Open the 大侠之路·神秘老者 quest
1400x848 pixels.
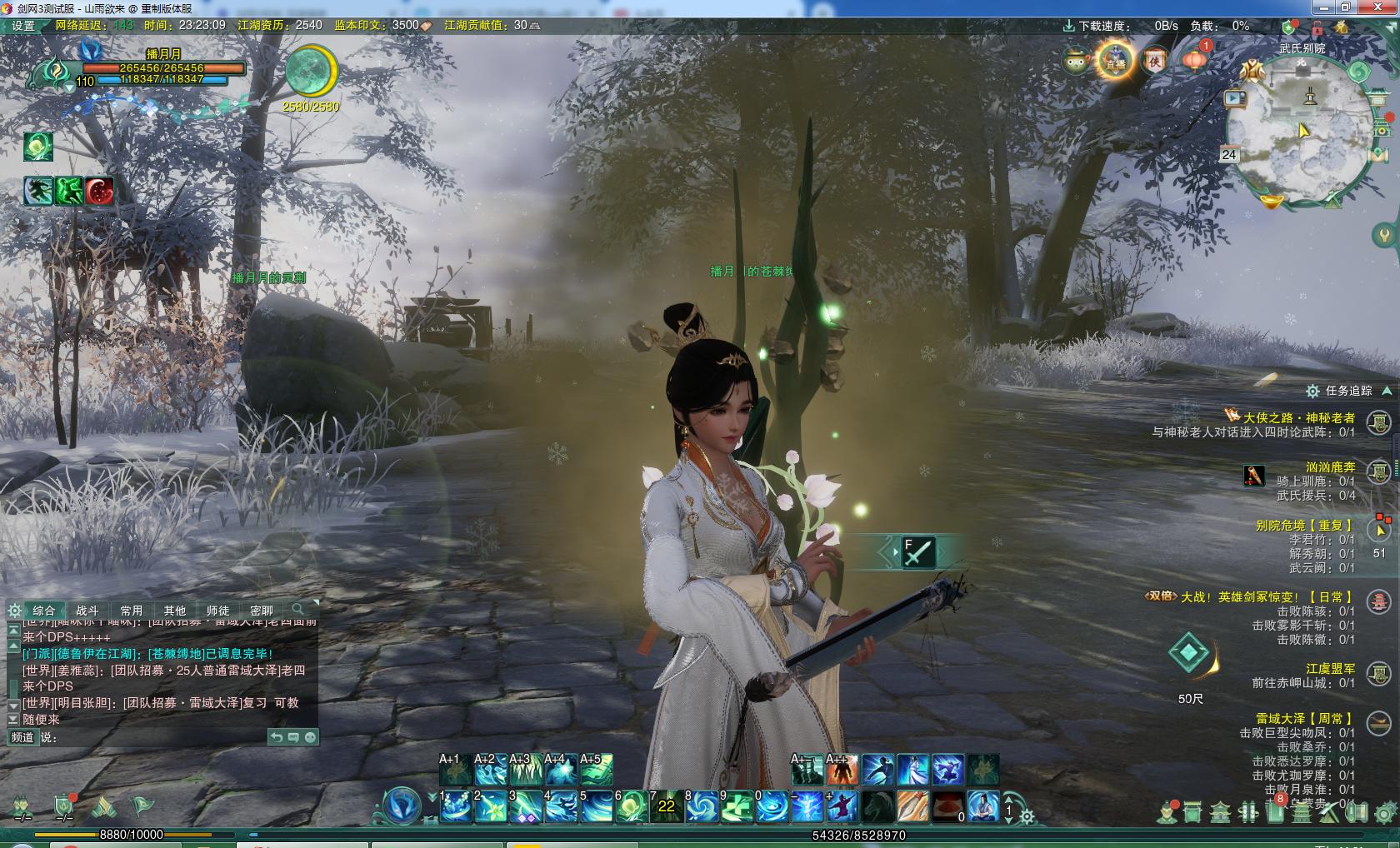pos(1299,417)
